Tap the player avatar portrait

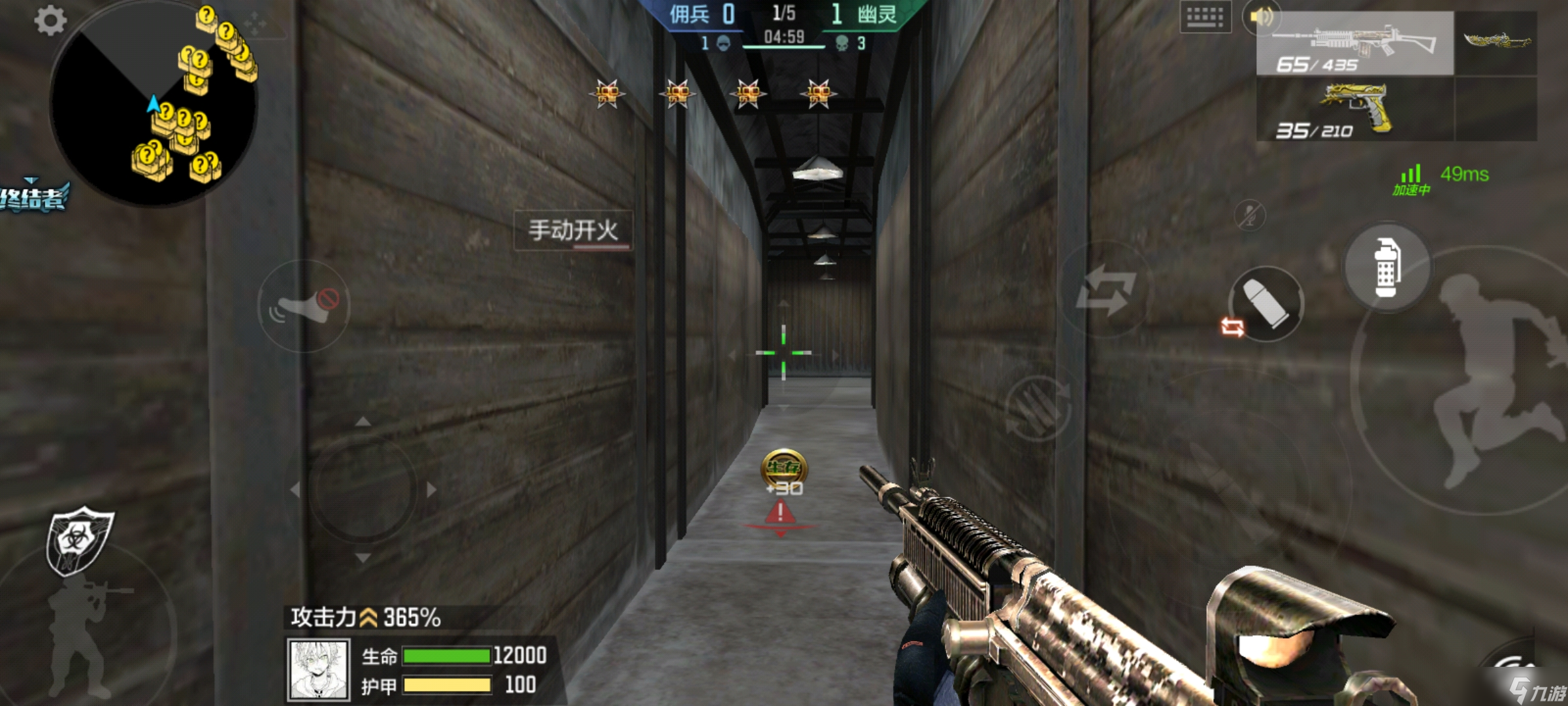point(318,669)
